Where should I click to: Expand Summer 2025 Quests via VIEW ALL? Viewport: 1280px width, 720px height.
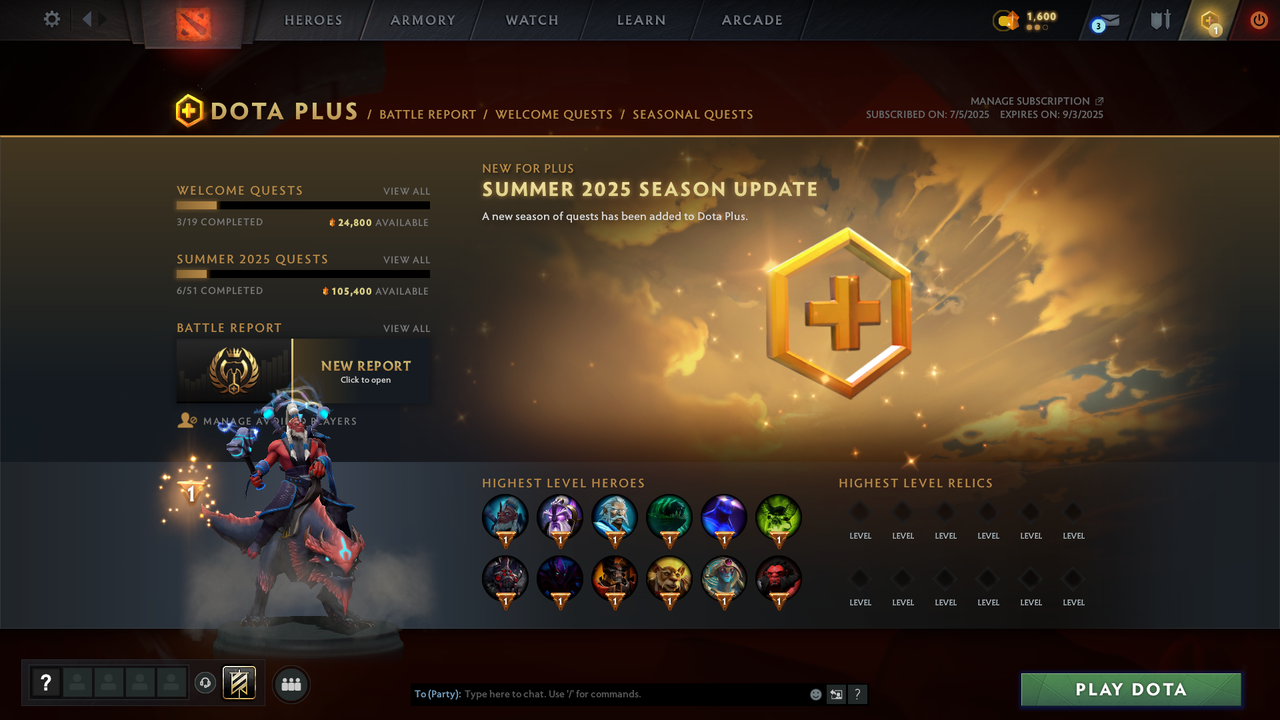(x=406, y=259)
